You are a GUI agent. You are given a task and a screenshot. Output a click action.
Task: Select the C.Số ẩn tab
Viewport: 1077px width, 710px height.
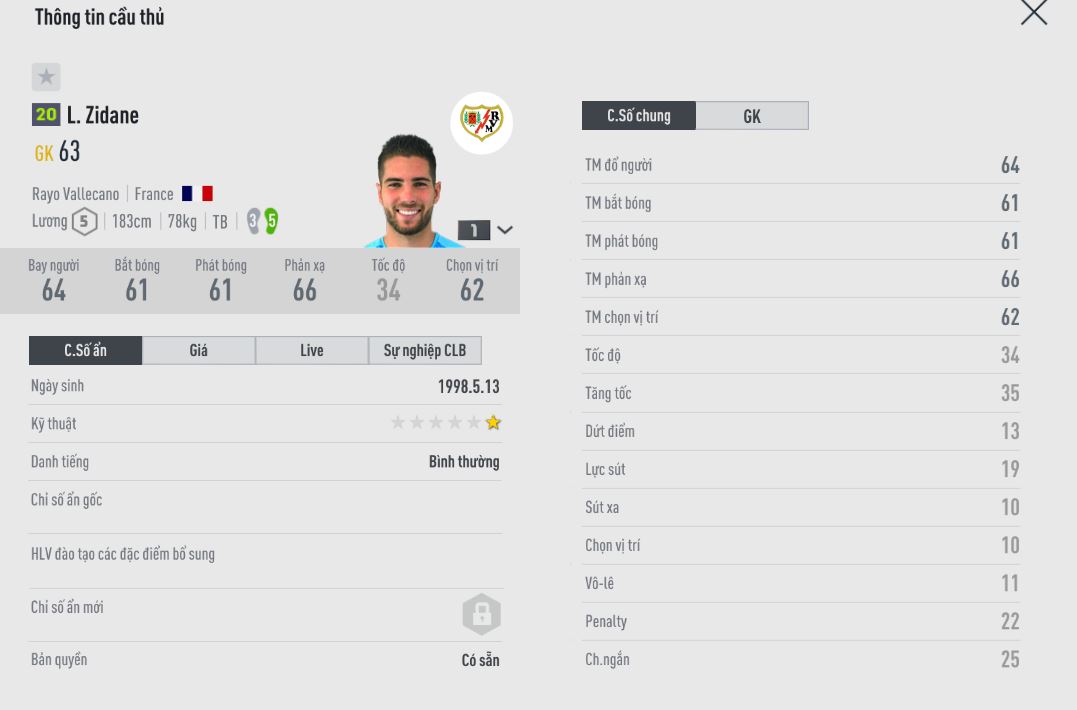(x=86, y=350)
